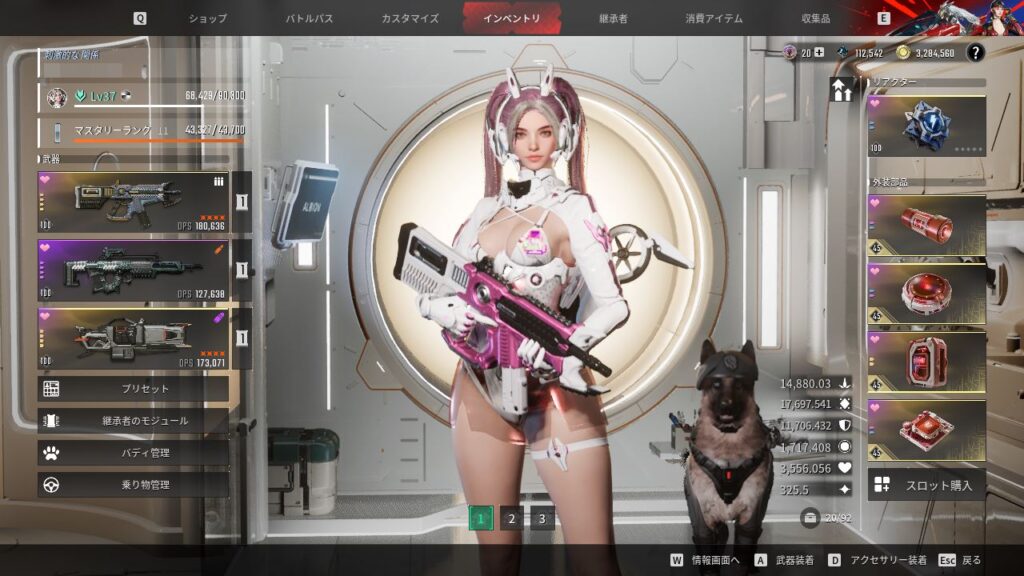The height and width of the screenshot is (576, 1024).
Task: Open バディ管理
Action: 133,453
